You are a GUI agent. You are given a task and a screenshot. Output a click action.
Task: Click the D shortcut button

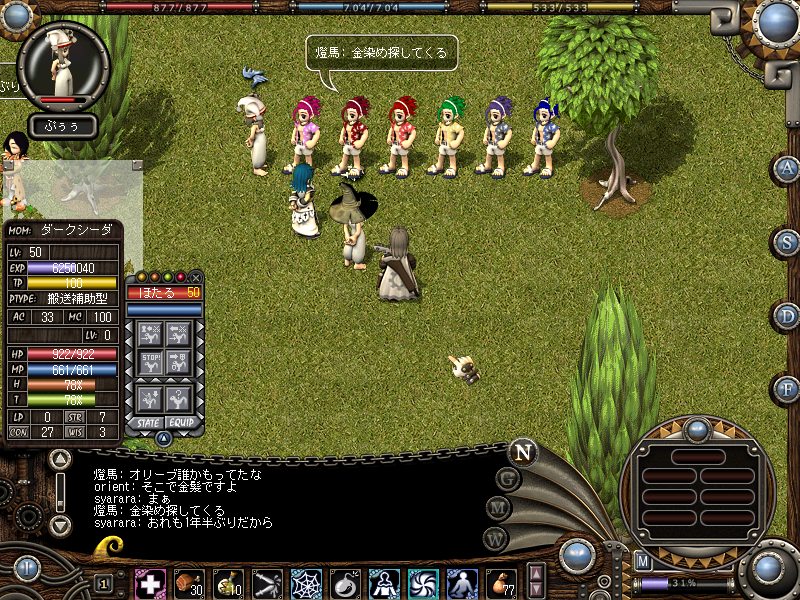[x=787, y=316]
